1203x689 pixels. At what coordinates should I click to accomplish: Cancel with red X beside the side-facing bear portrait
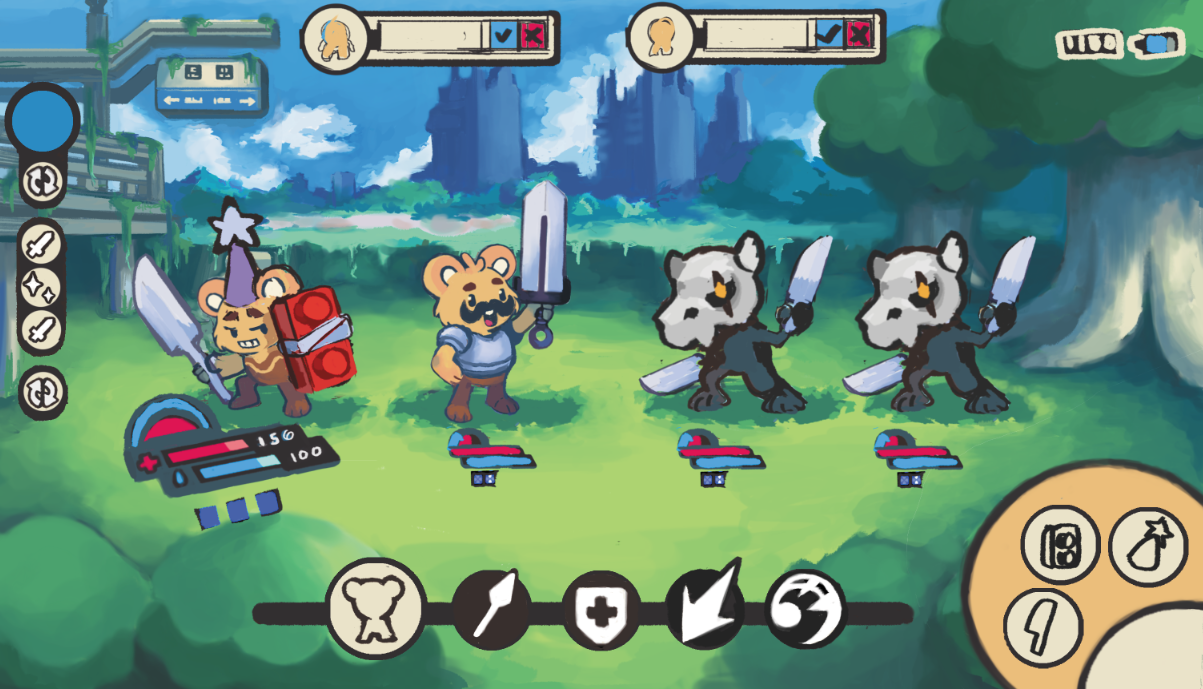coord(858,36)
